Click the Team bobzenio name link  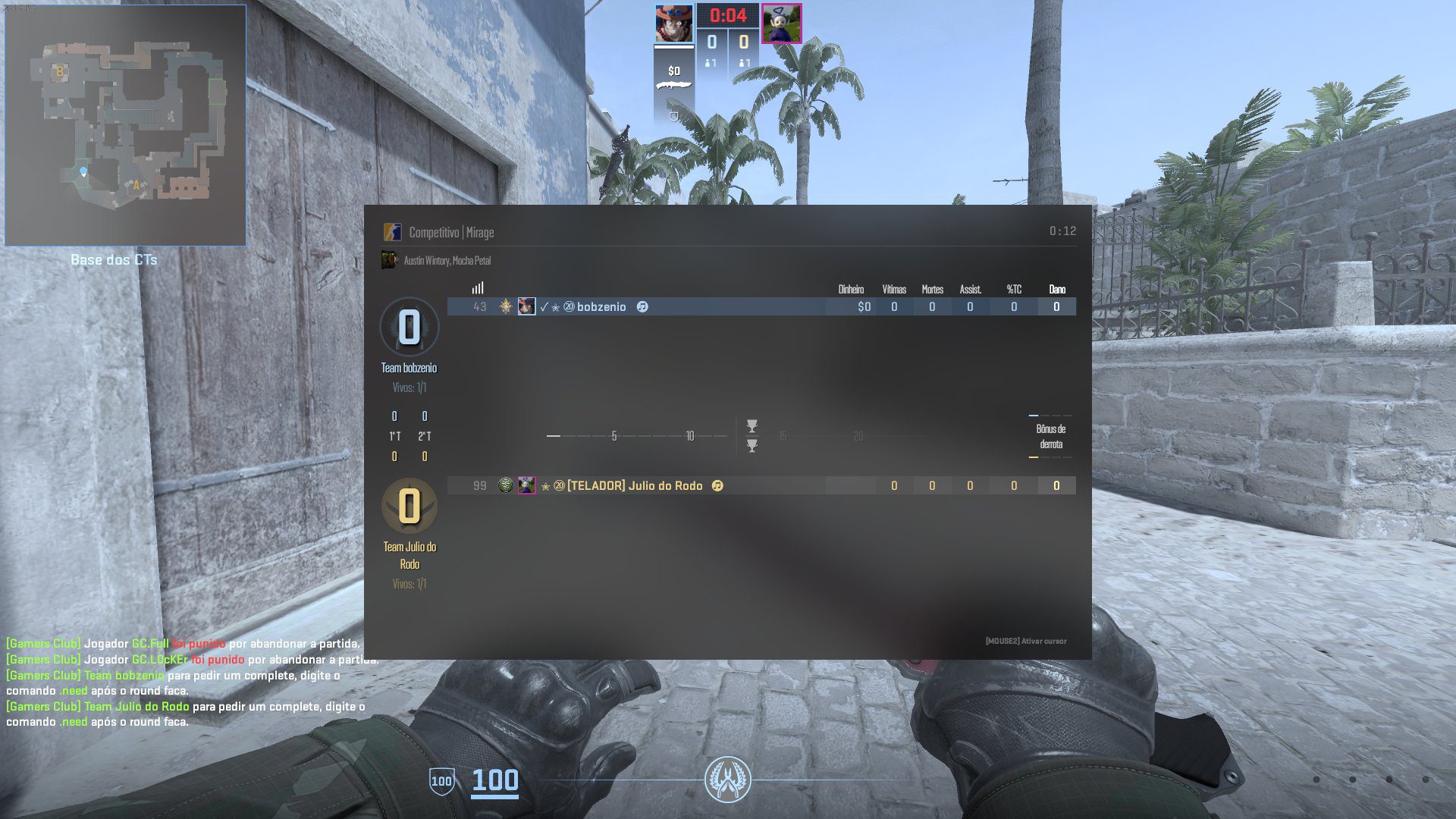(409, 367)
